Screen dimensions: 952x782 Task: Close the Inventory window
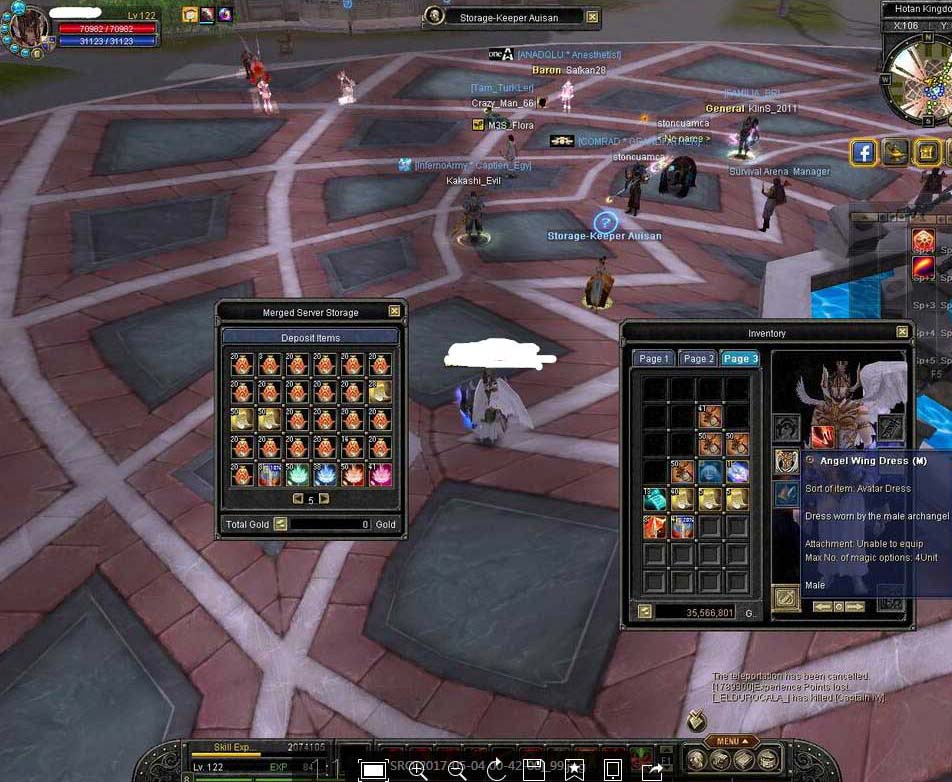pyautogui.click(x=903, y=332)
